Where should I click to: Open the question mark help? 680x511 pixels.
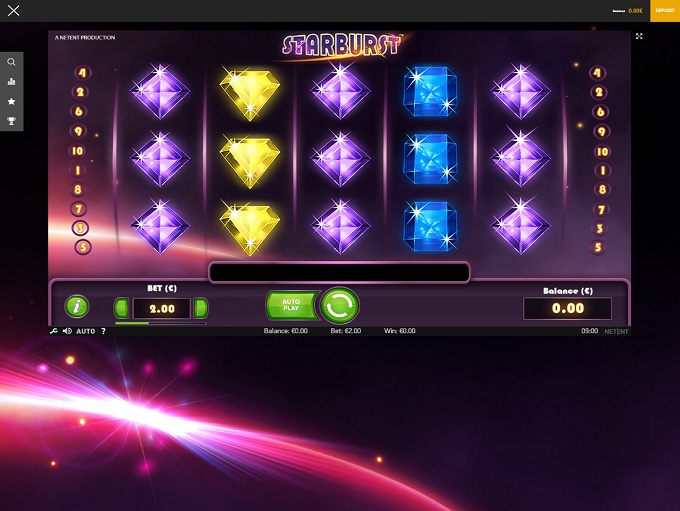[x=103, y=331]
